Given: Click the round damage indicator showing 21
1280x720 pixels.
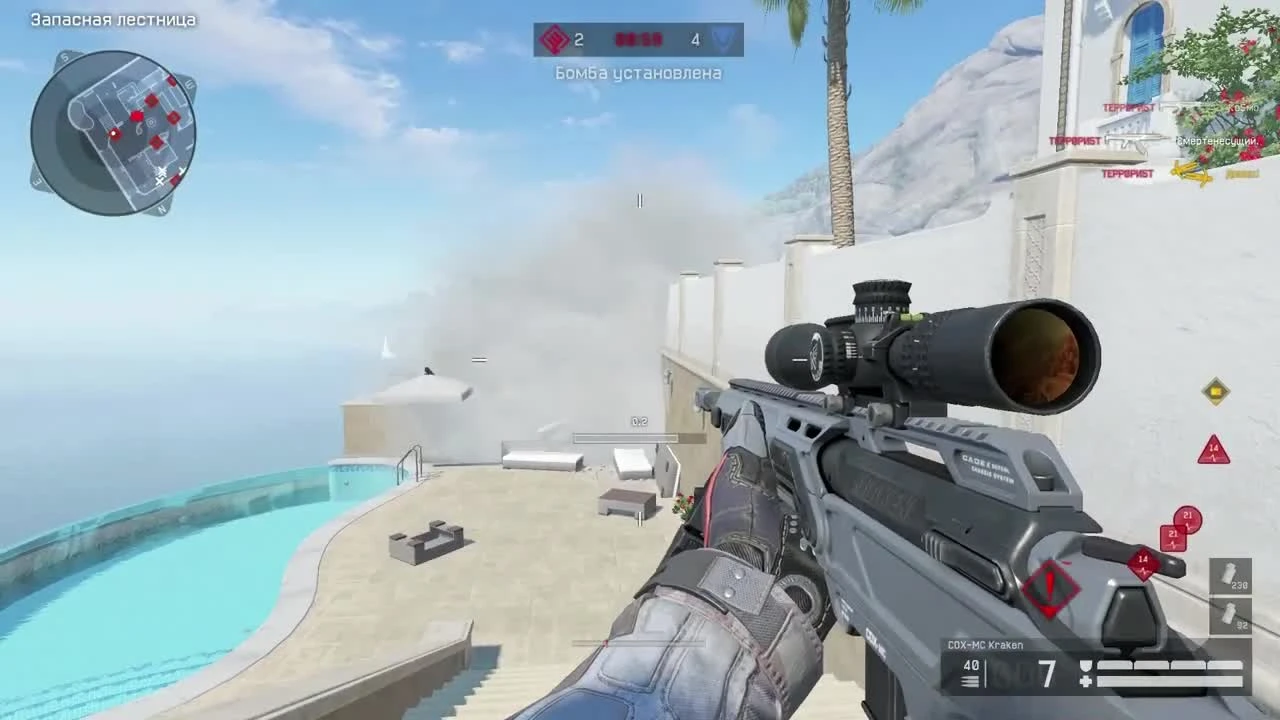Looking at the screenshot, I should click(x=1188, y=516).
